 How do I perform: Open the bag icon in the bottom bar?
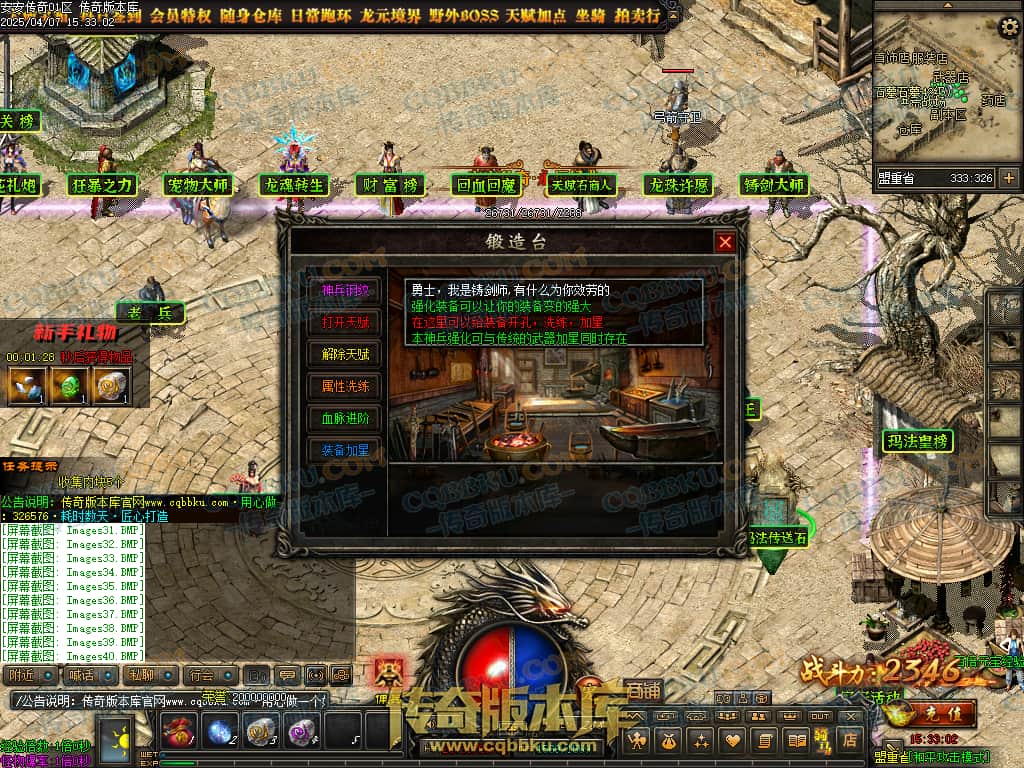click(664, 741)
